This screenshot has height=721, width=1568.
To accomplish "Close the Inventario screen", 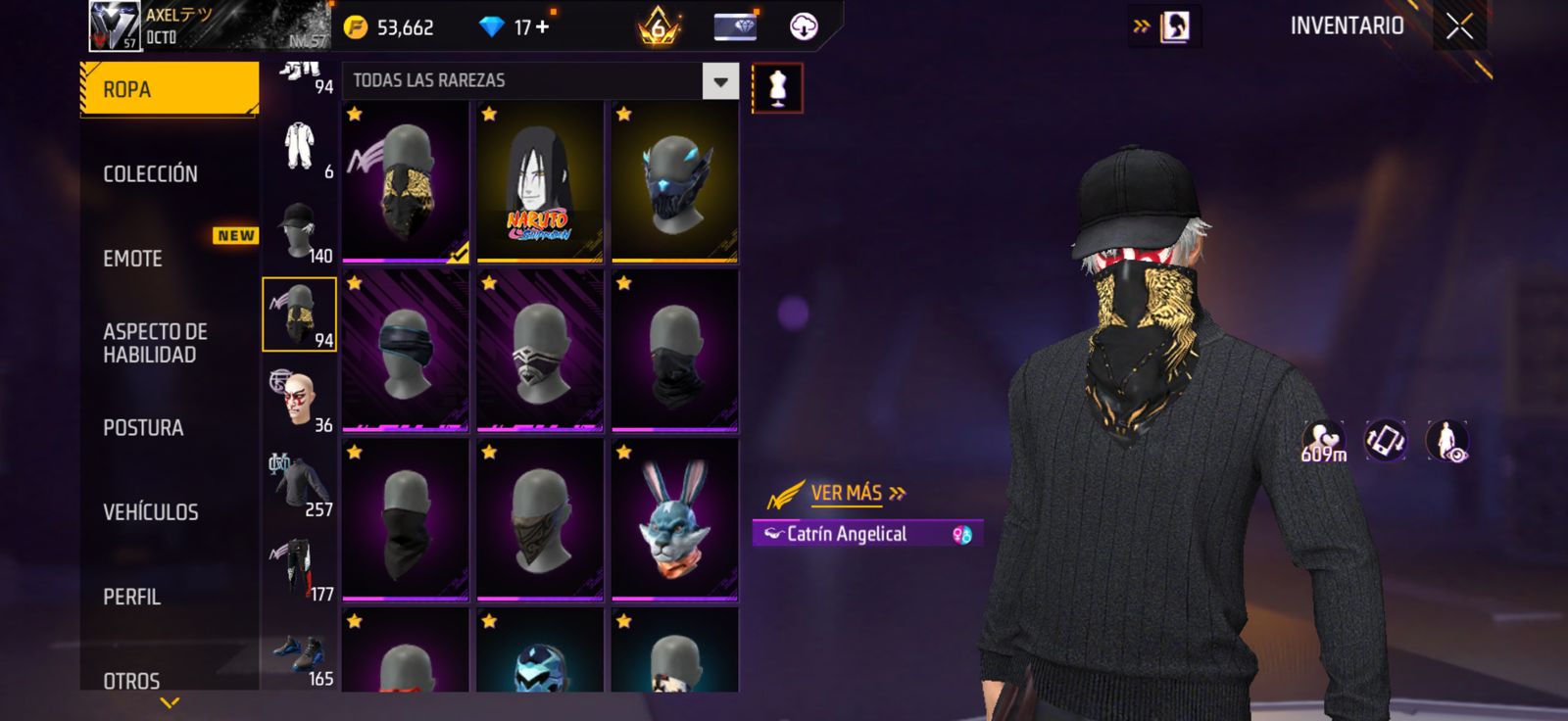I will point(1459,26).
